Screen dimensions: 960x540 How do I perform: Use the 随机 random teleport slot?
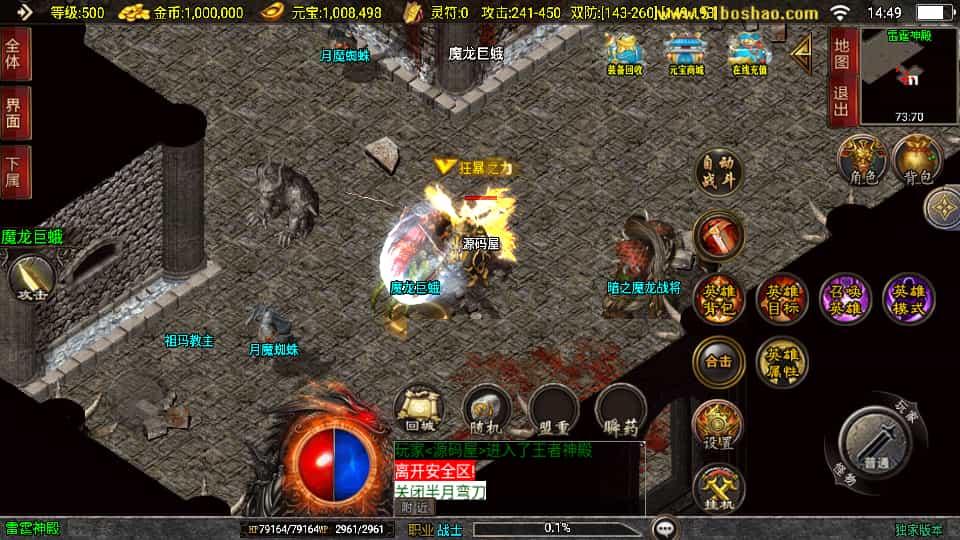(486, 410)
